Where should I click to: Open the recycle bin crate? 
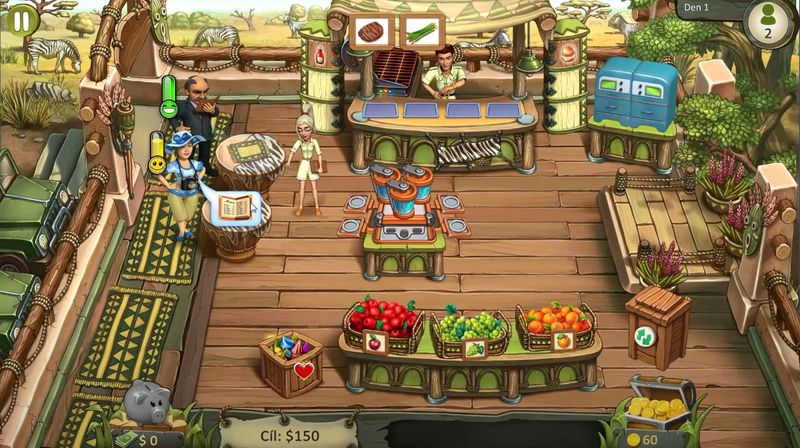pos(658,324)
